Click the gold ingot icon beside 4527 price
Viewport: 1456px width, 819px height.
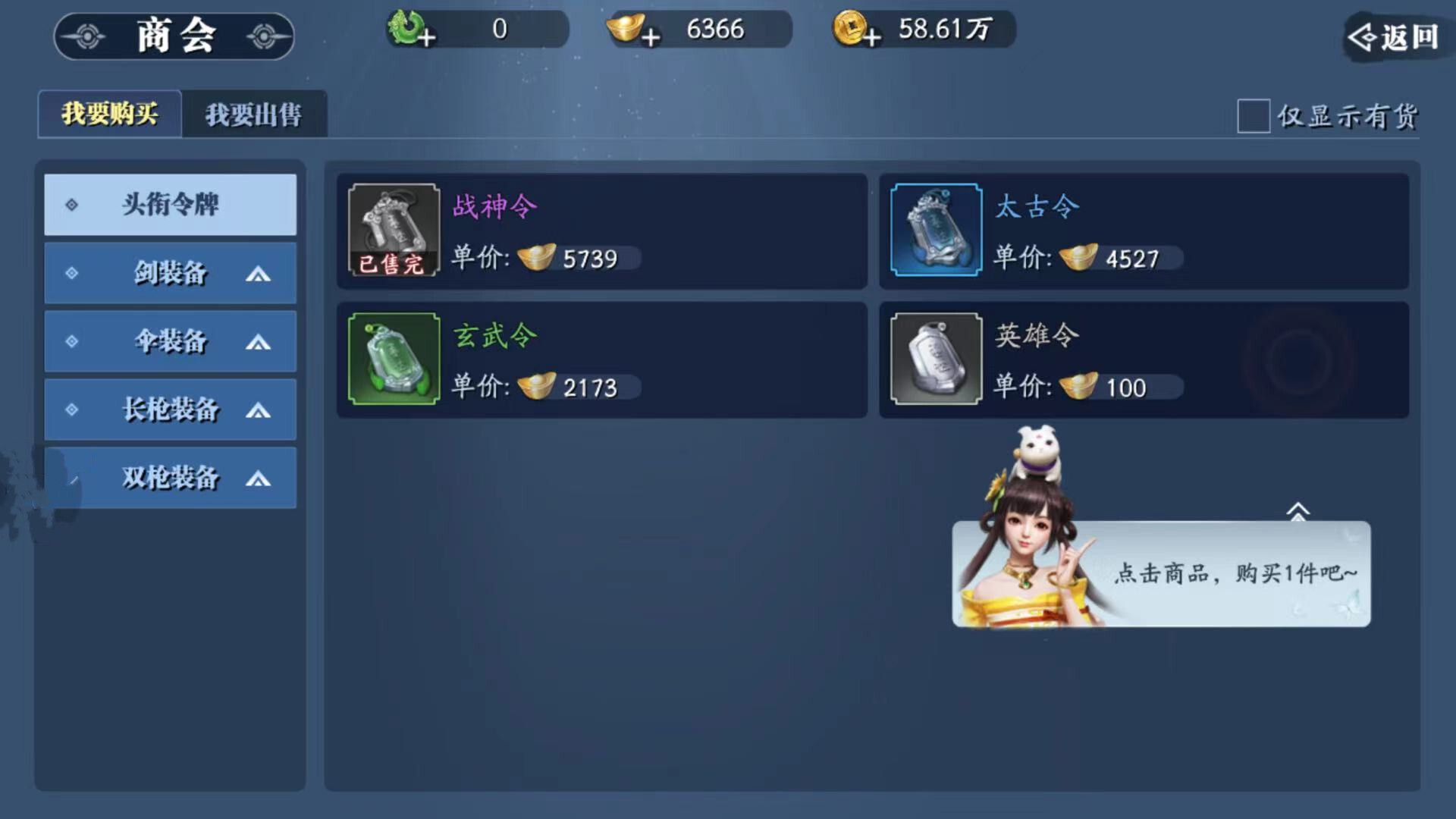(1078, 259)
